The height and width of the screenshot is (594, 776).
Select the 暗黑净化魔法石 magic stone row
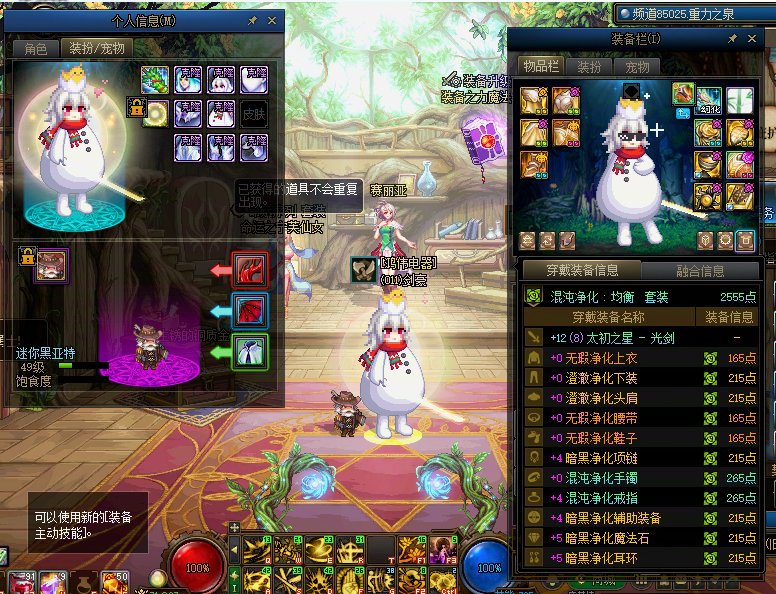620,538
